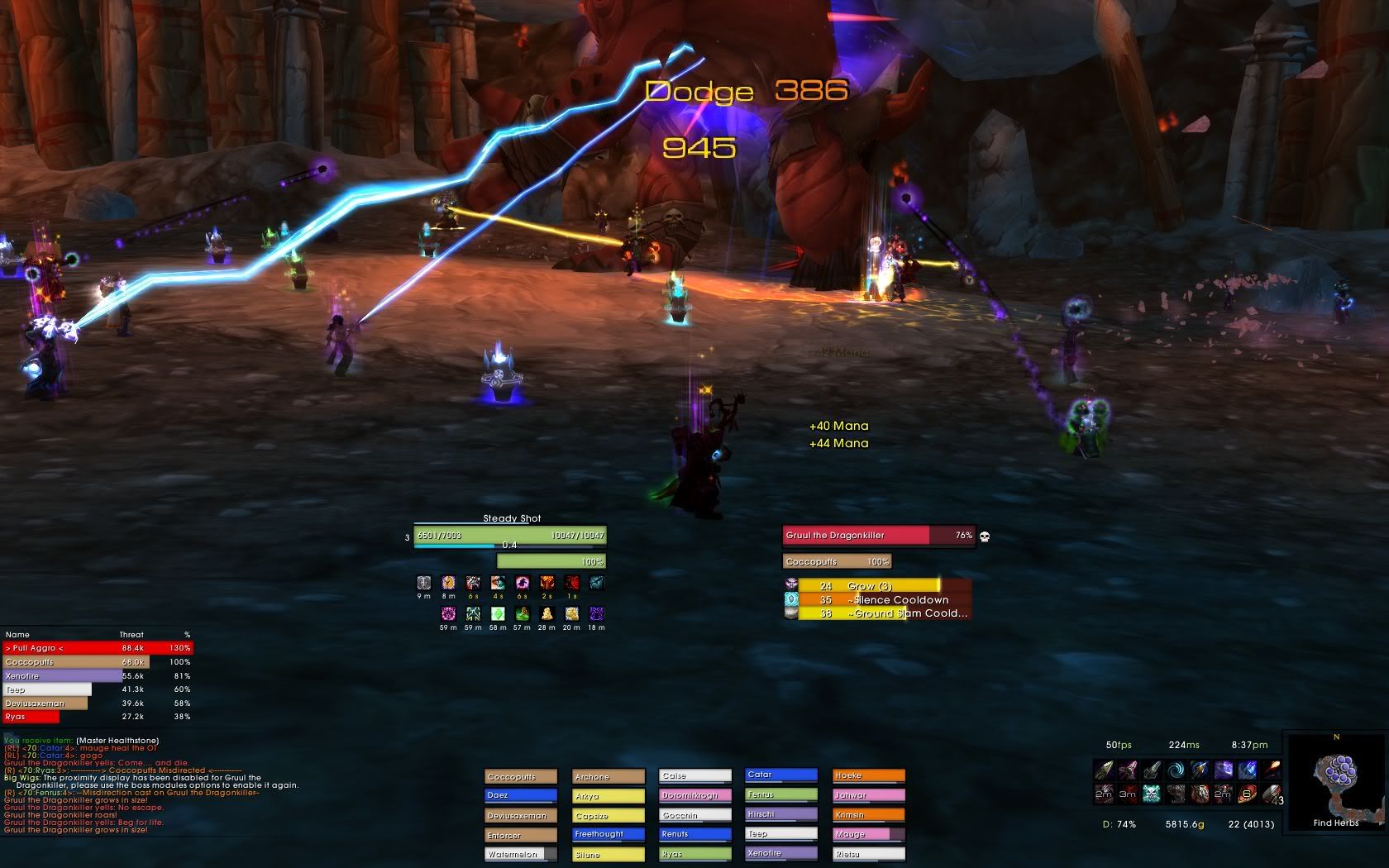Click the Freethought raid frame
The height and width of the screenshot is (868, 1389).
coord(609,835)
